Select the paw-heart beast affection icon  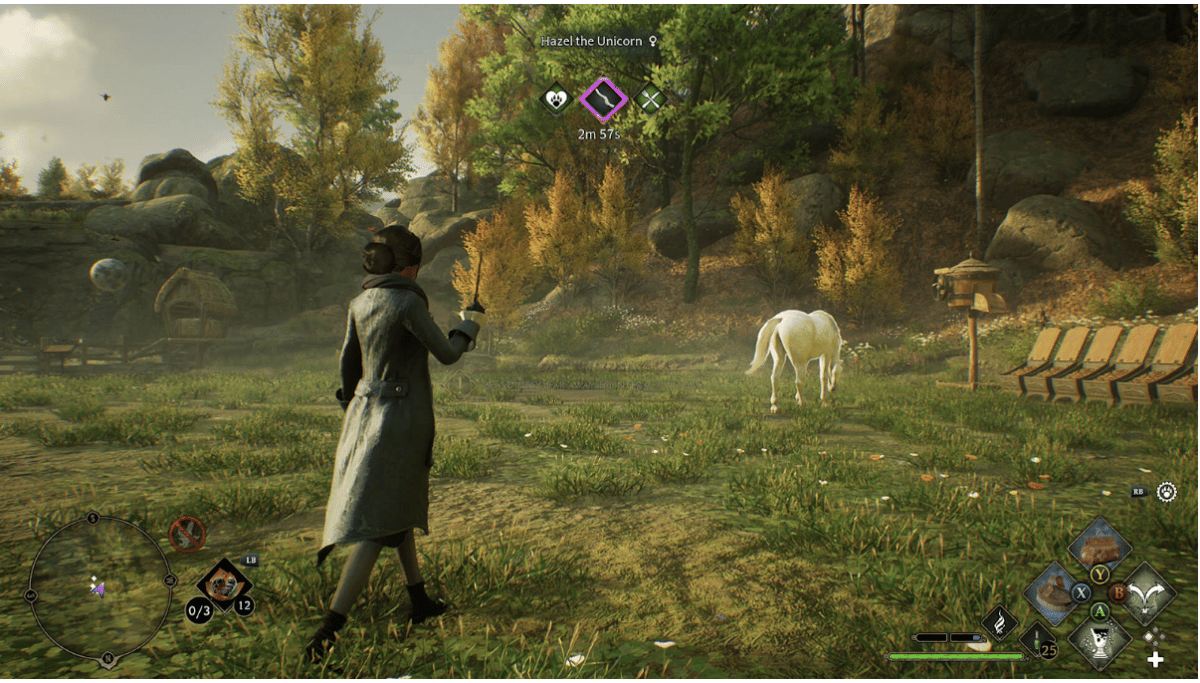tap(555, 98)
